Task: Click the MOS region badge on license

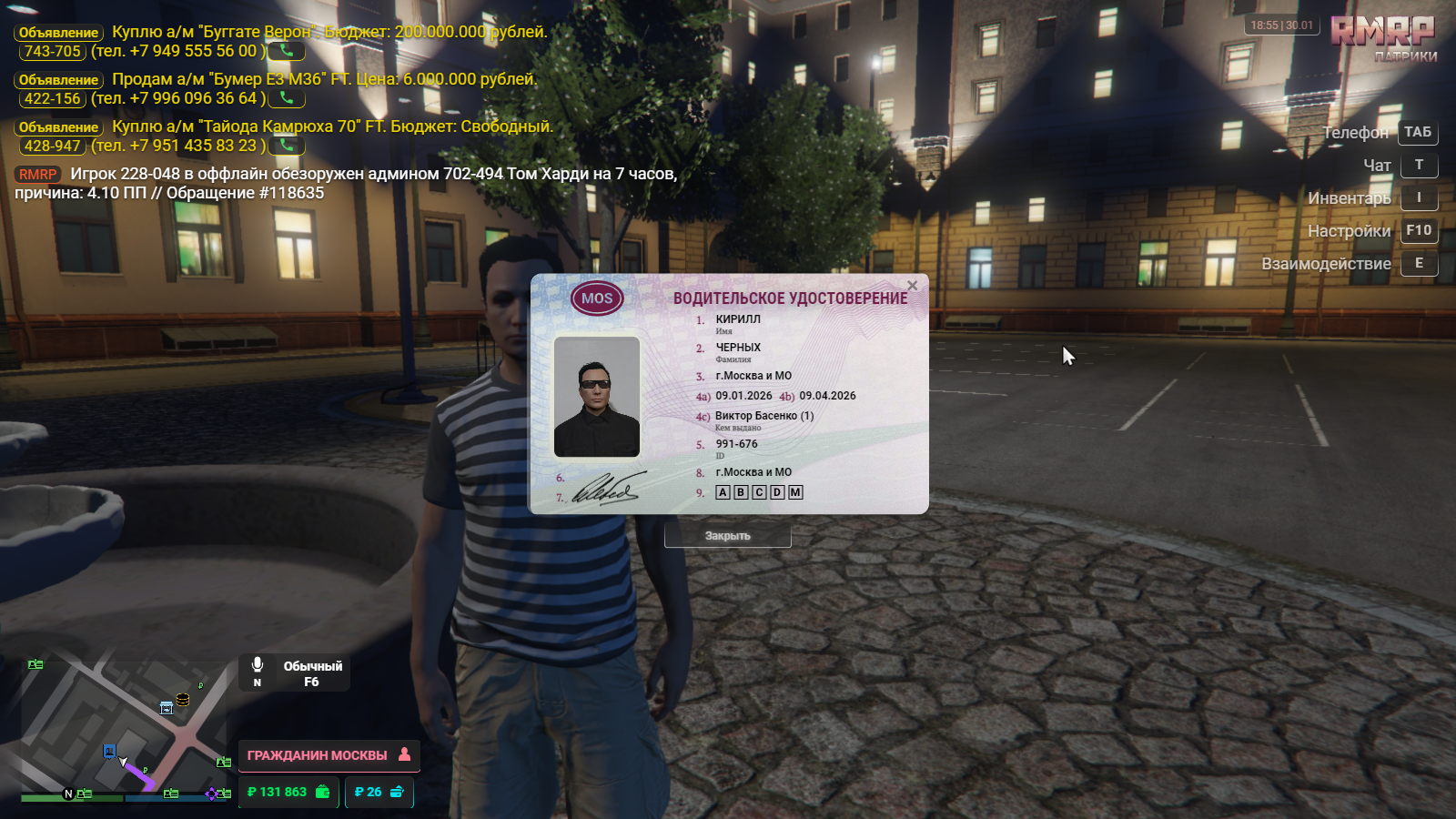Action: (x=597, y=298)
